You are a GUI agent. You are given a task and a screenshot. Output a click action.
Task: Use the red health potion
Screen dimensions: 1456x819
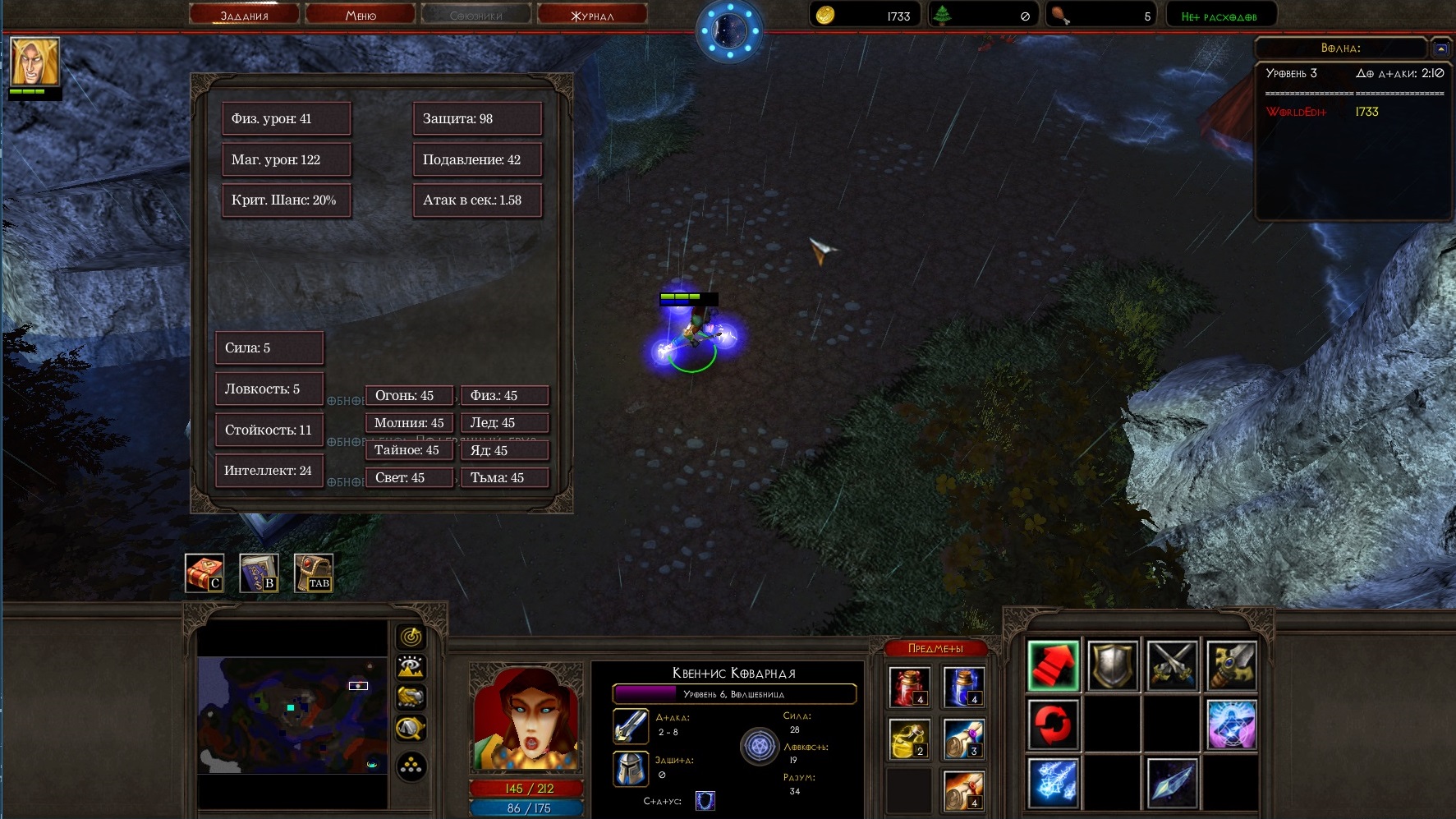[x=909, y=688]
